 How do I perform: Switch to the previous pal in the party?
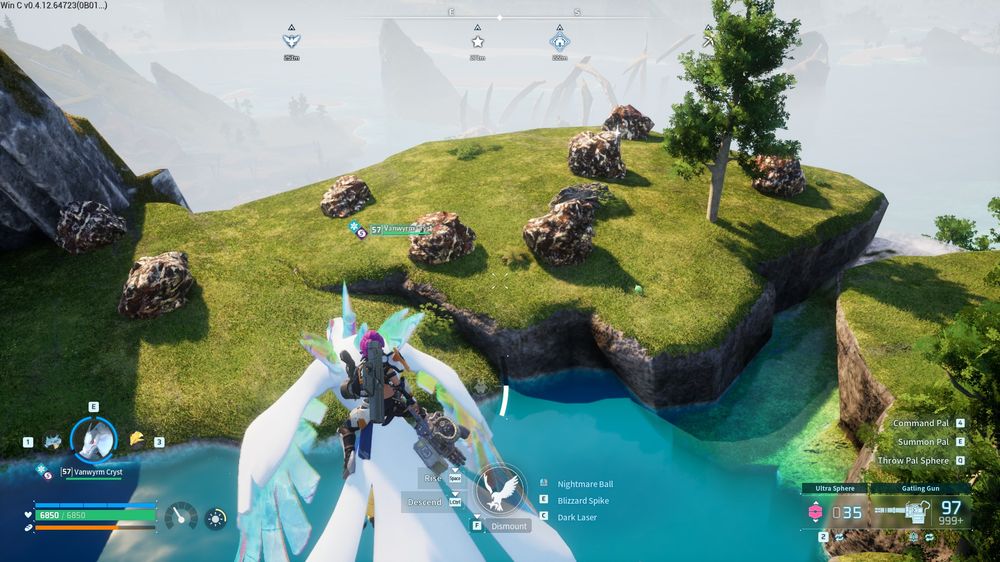click(52, 440)
